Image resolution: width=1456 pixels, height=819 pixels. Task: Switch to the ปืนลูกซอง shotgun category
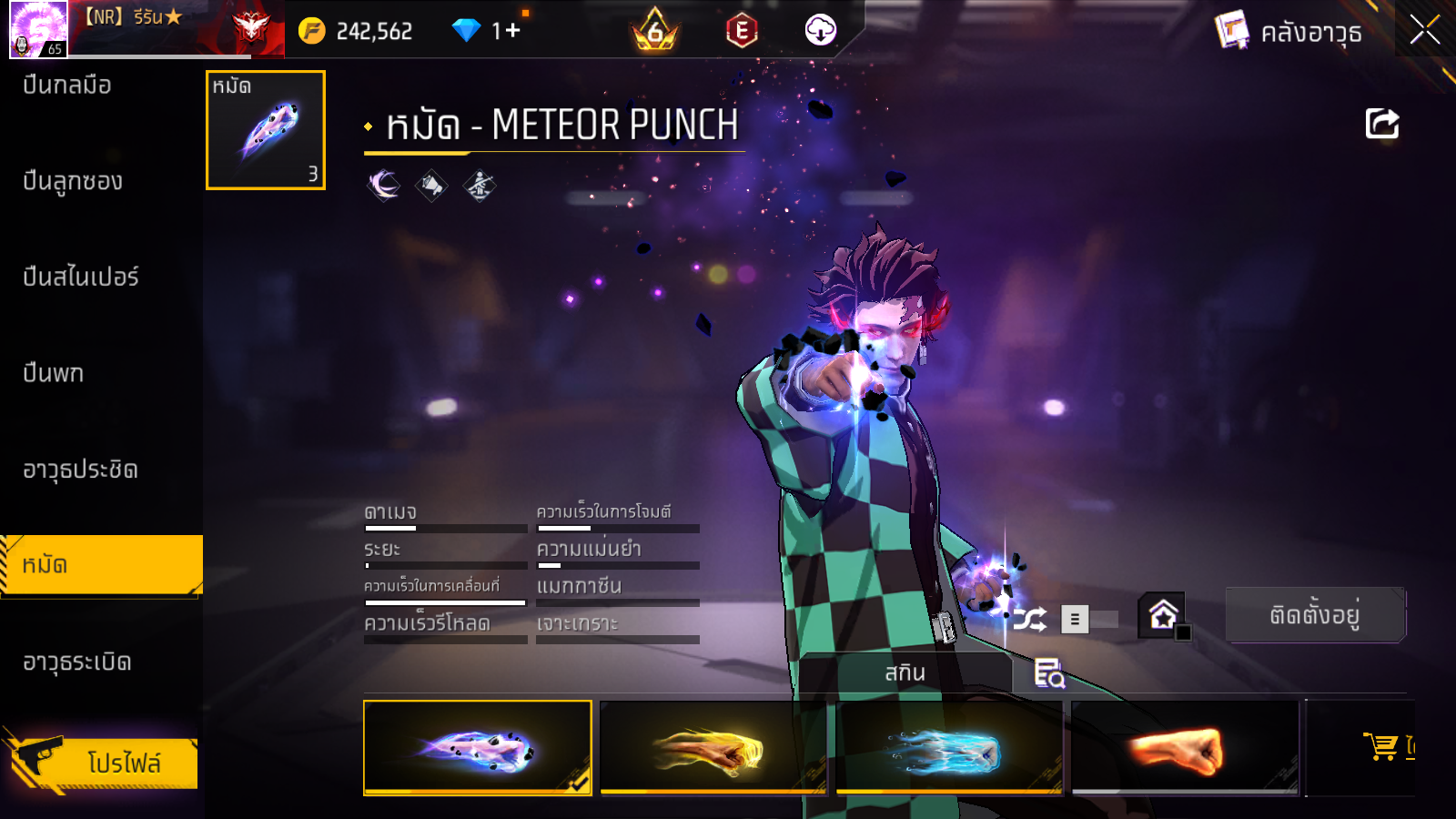(73, 181)
